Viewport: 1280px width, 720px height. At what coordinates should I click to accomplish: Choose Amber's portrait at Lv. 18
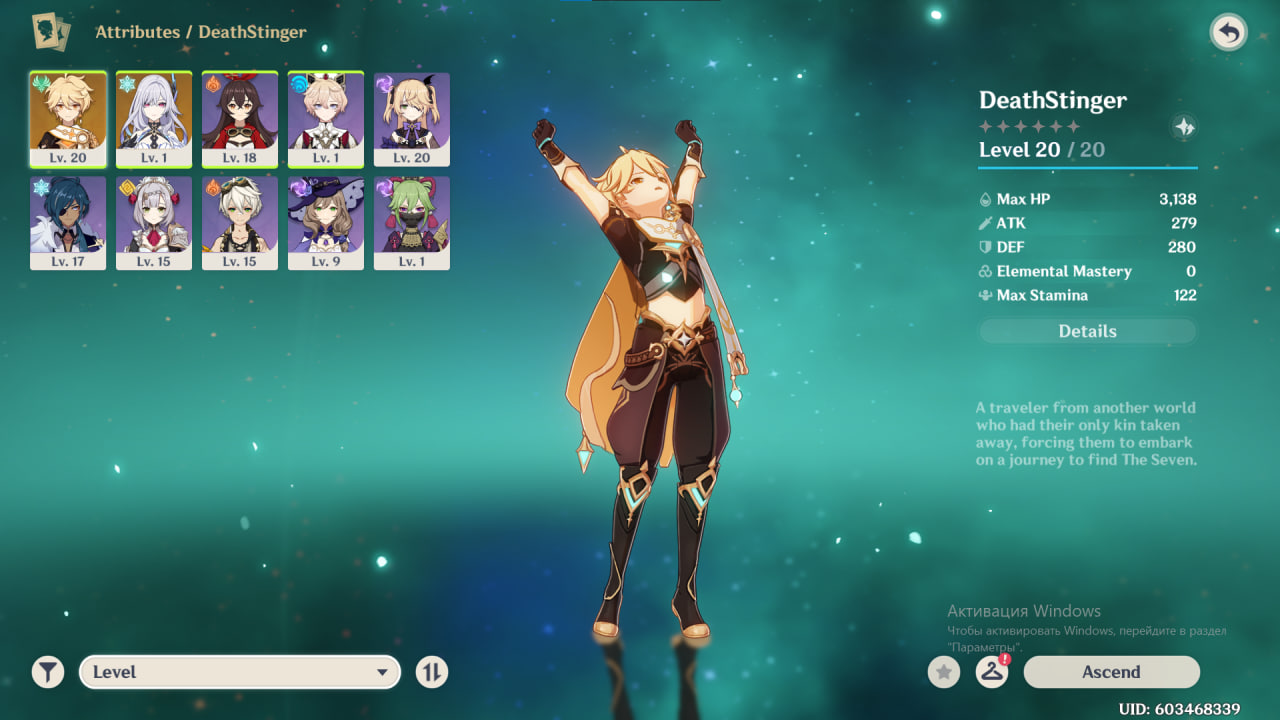click(x=240, y=118)
